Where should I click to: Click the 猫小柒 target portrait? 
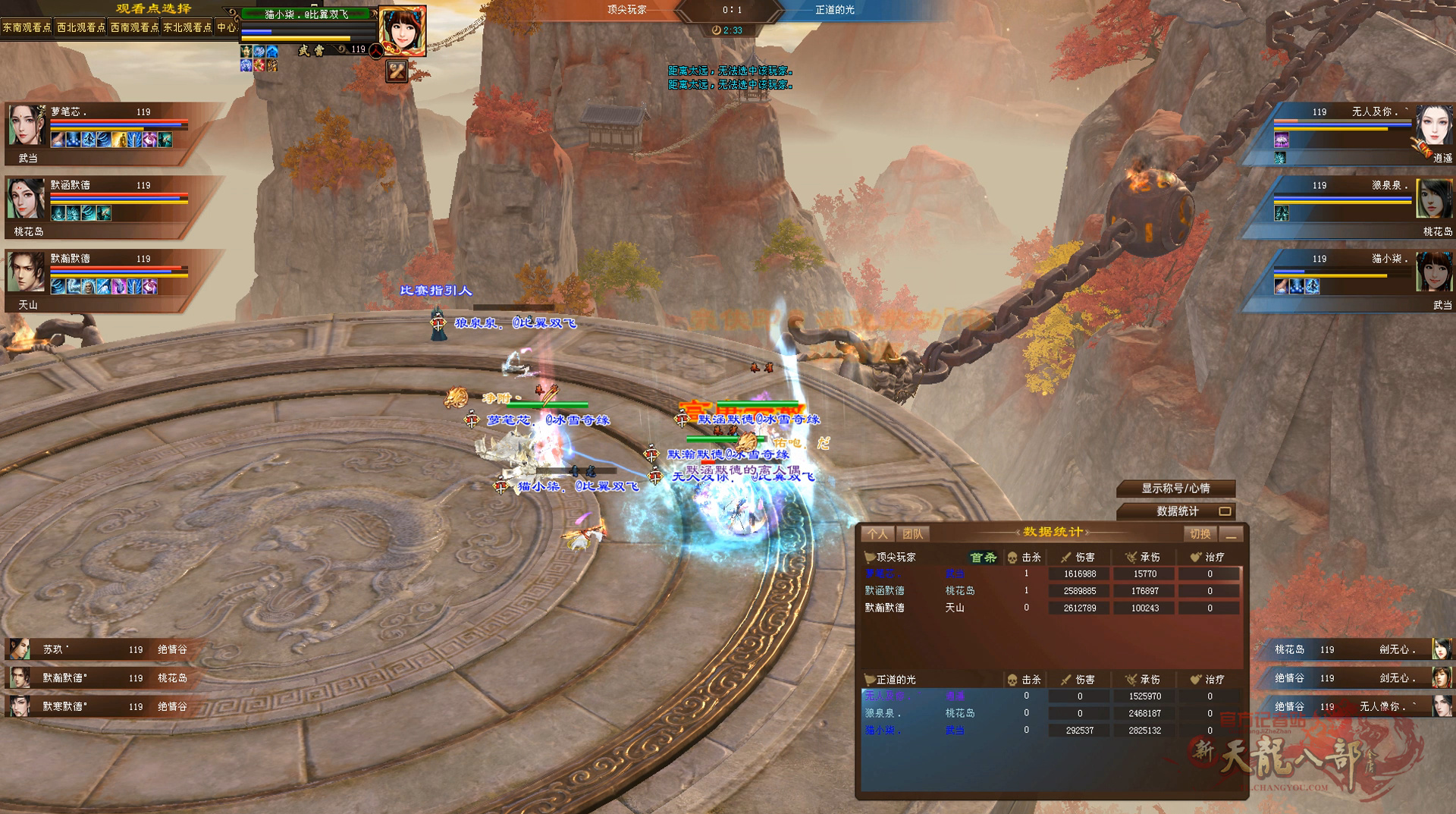point(401,30)
